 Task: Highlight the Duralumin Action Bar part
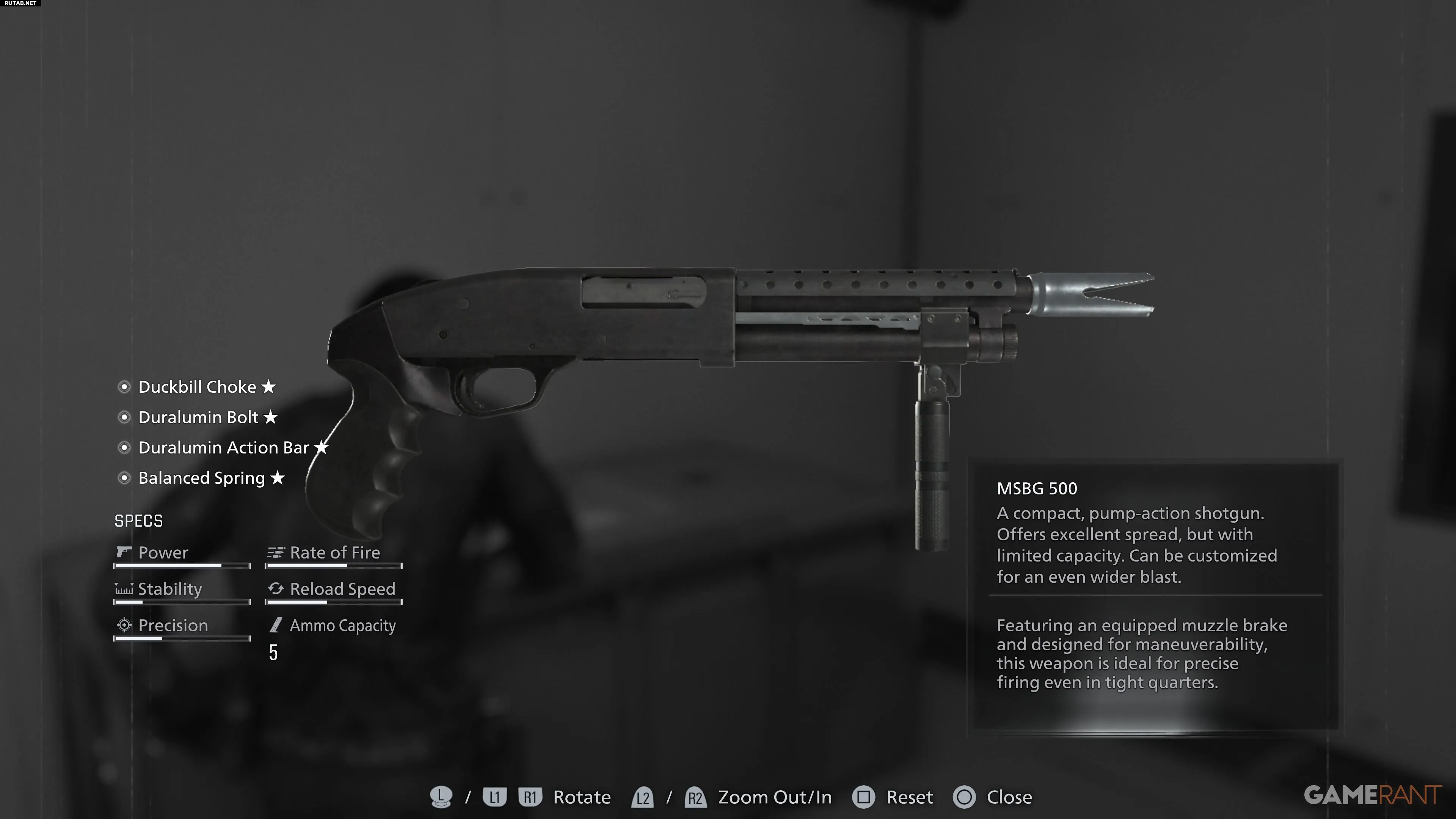pyautogui.click(x=223, y=448)
